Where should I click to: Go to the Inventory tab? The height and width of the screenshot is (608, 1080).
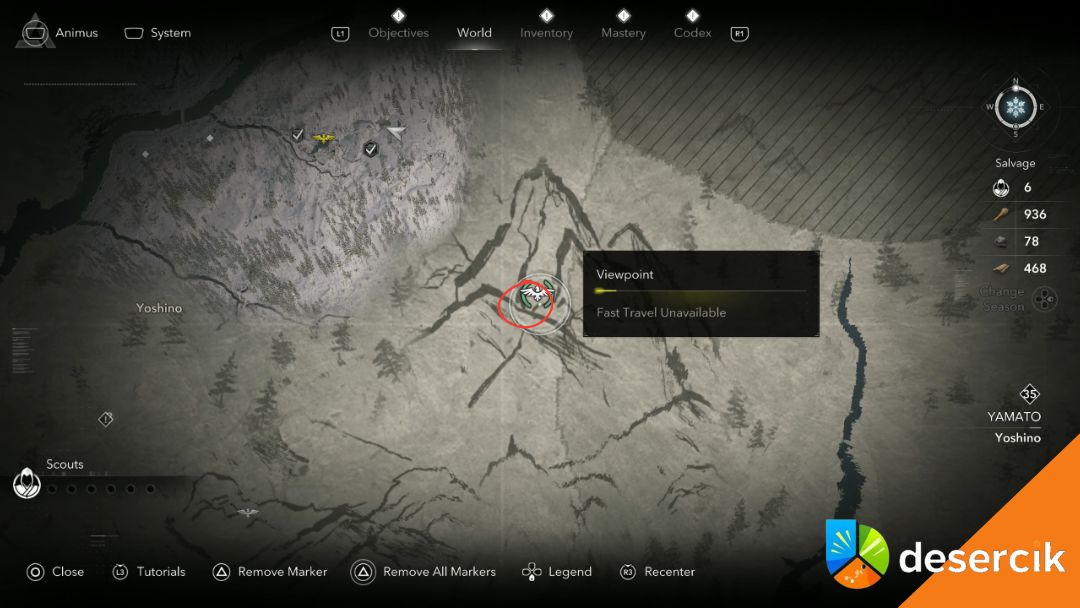[546, 33]
